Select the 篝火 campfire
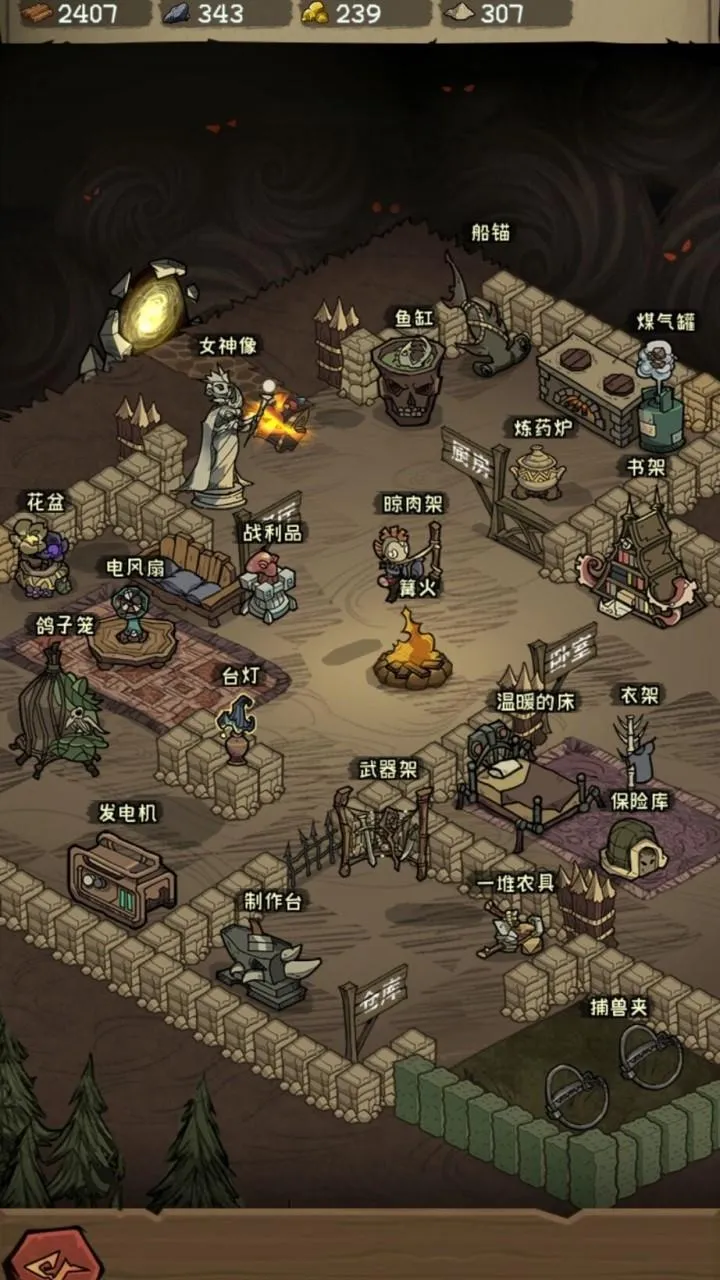This screenshot has height=1280, width=720. tap(410, 651)
